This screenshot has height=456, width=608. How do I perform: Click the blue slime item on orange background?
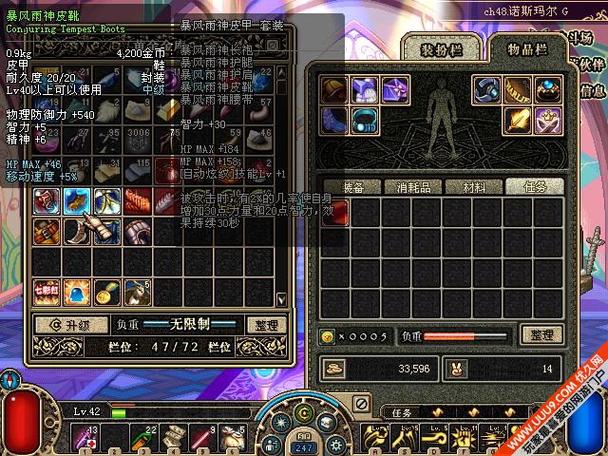point(77,290)
